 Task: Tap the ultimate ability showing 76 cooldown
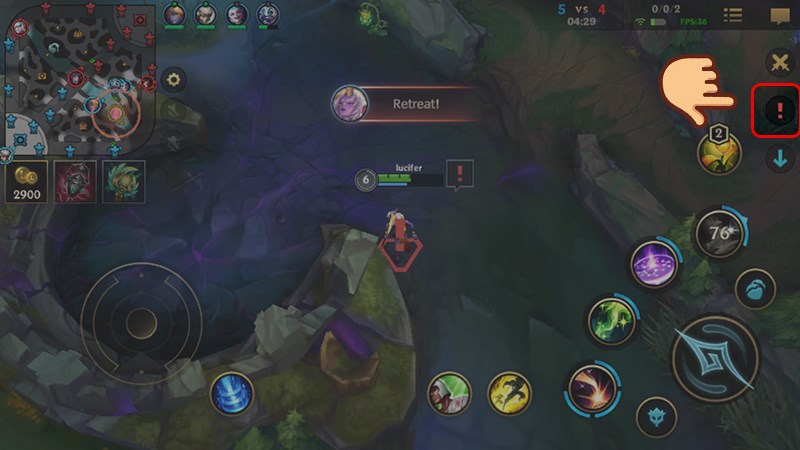coord(717,234)
